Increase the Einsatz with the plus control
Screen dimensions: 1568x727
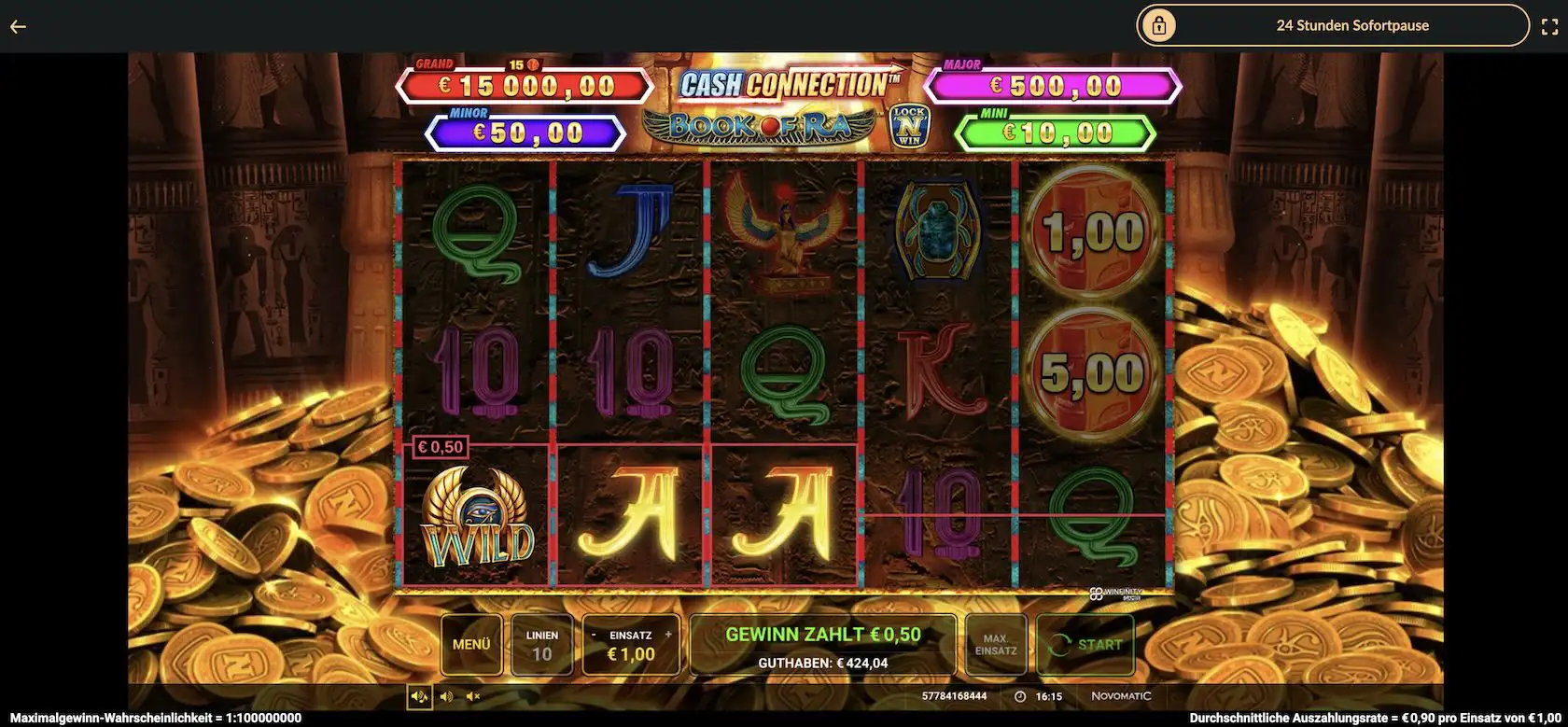tap(668, 633)
